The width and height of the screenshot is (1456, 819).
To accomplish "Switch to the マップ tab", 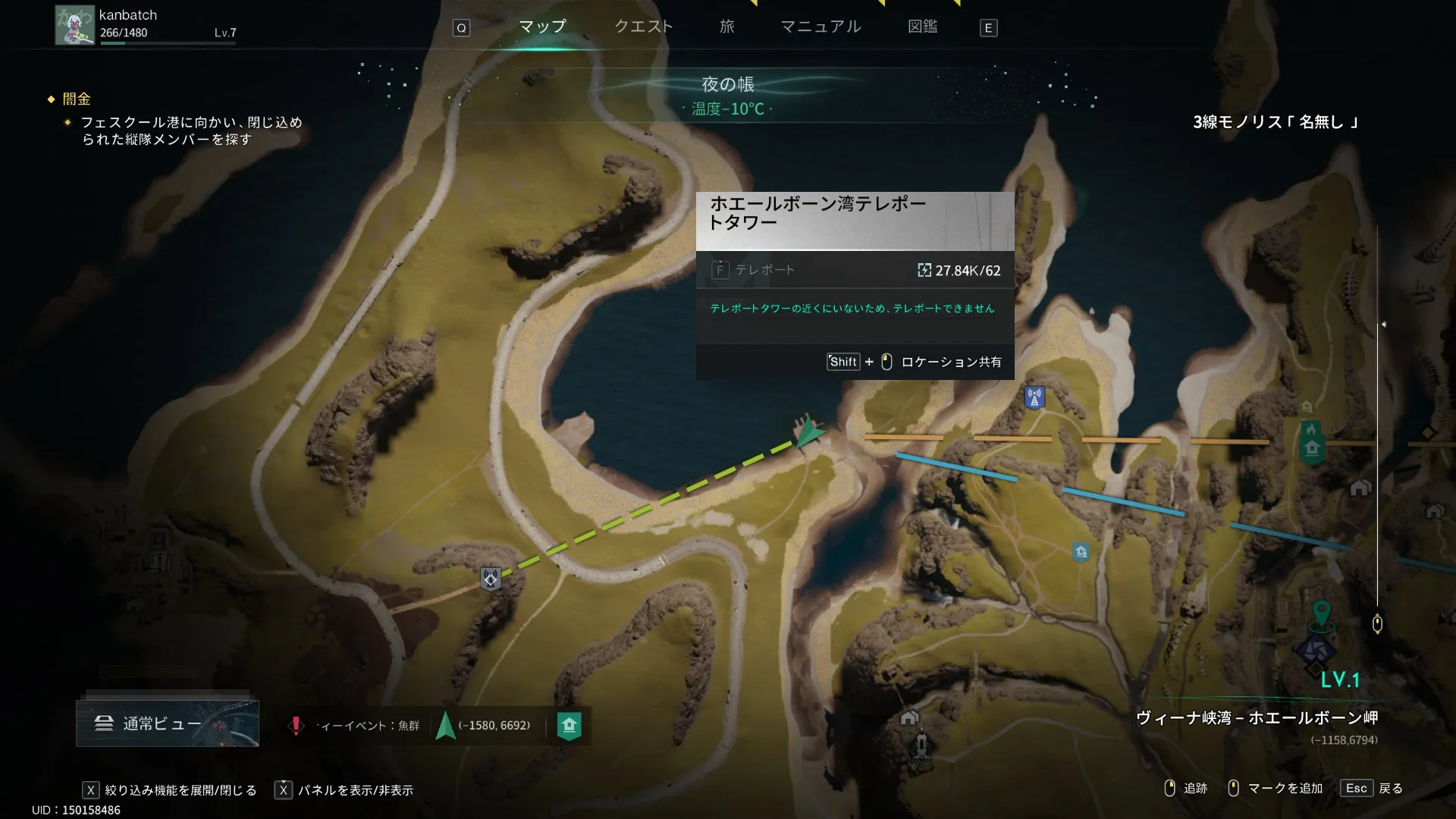I will point(542,27).
